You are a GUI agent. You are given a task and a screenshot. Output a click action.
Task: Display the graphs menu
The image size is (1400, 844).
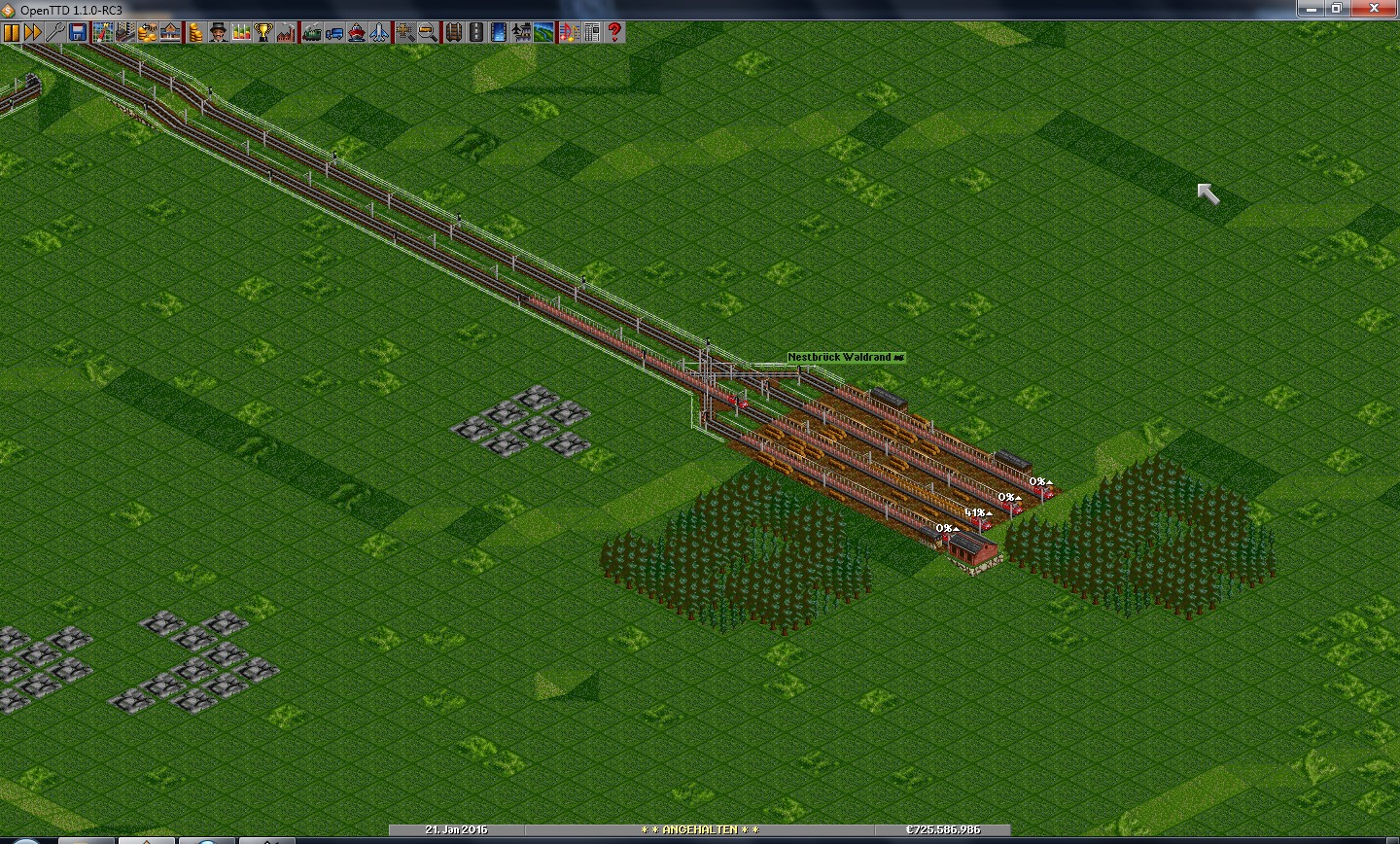pyautogui.click(x=240, y=32)
